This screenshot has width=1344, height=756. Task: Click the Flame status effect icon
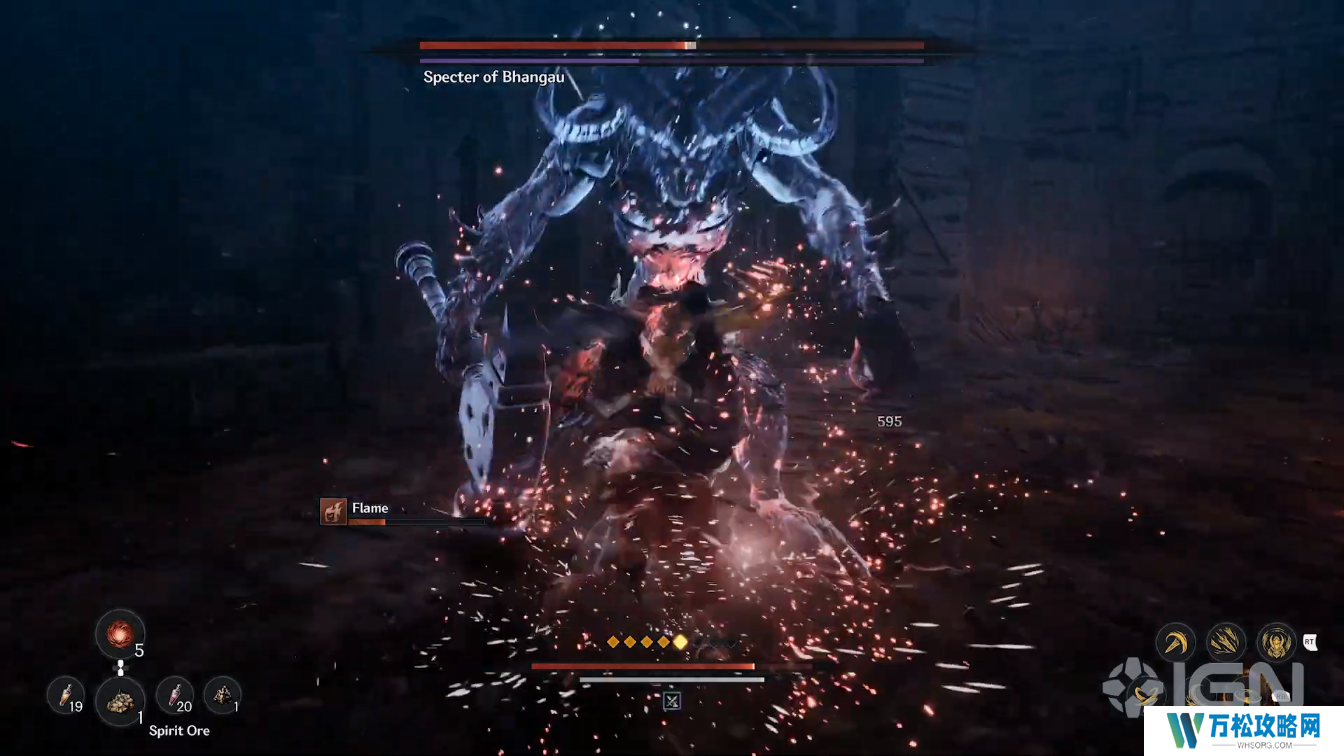click(x=333, y=511)
